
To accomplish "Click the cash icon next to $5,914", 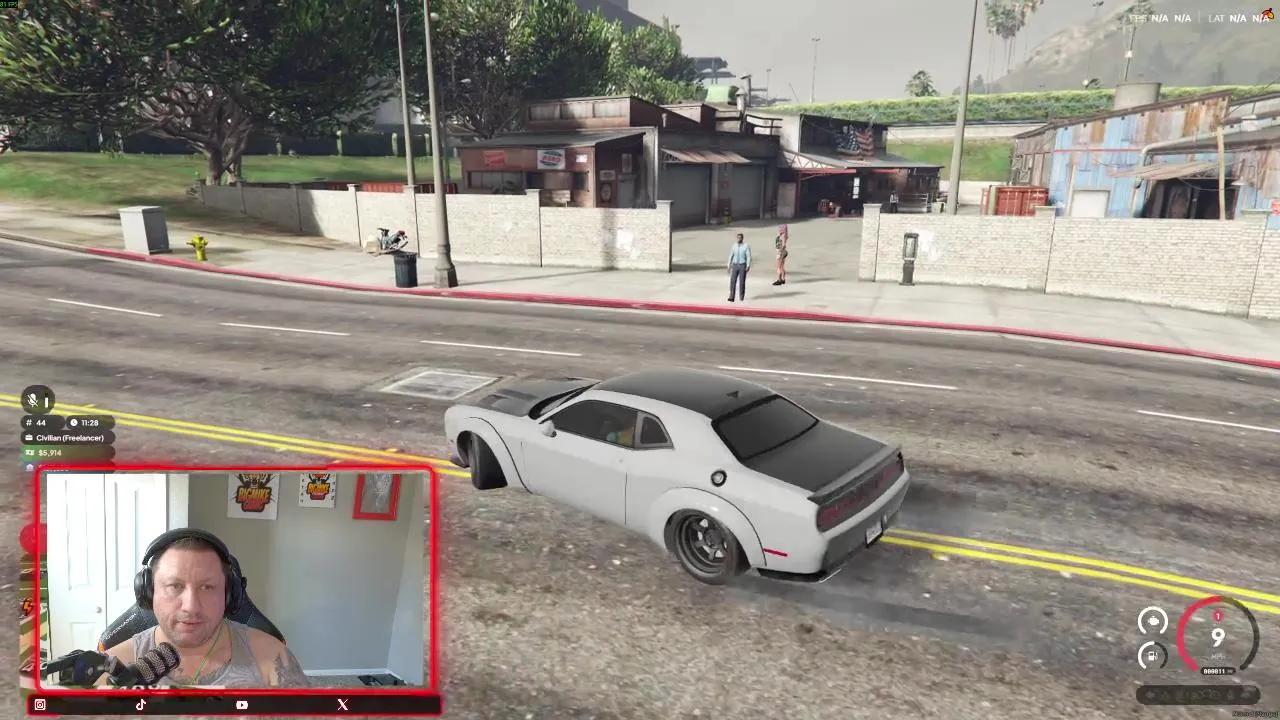I will point(29,452).
